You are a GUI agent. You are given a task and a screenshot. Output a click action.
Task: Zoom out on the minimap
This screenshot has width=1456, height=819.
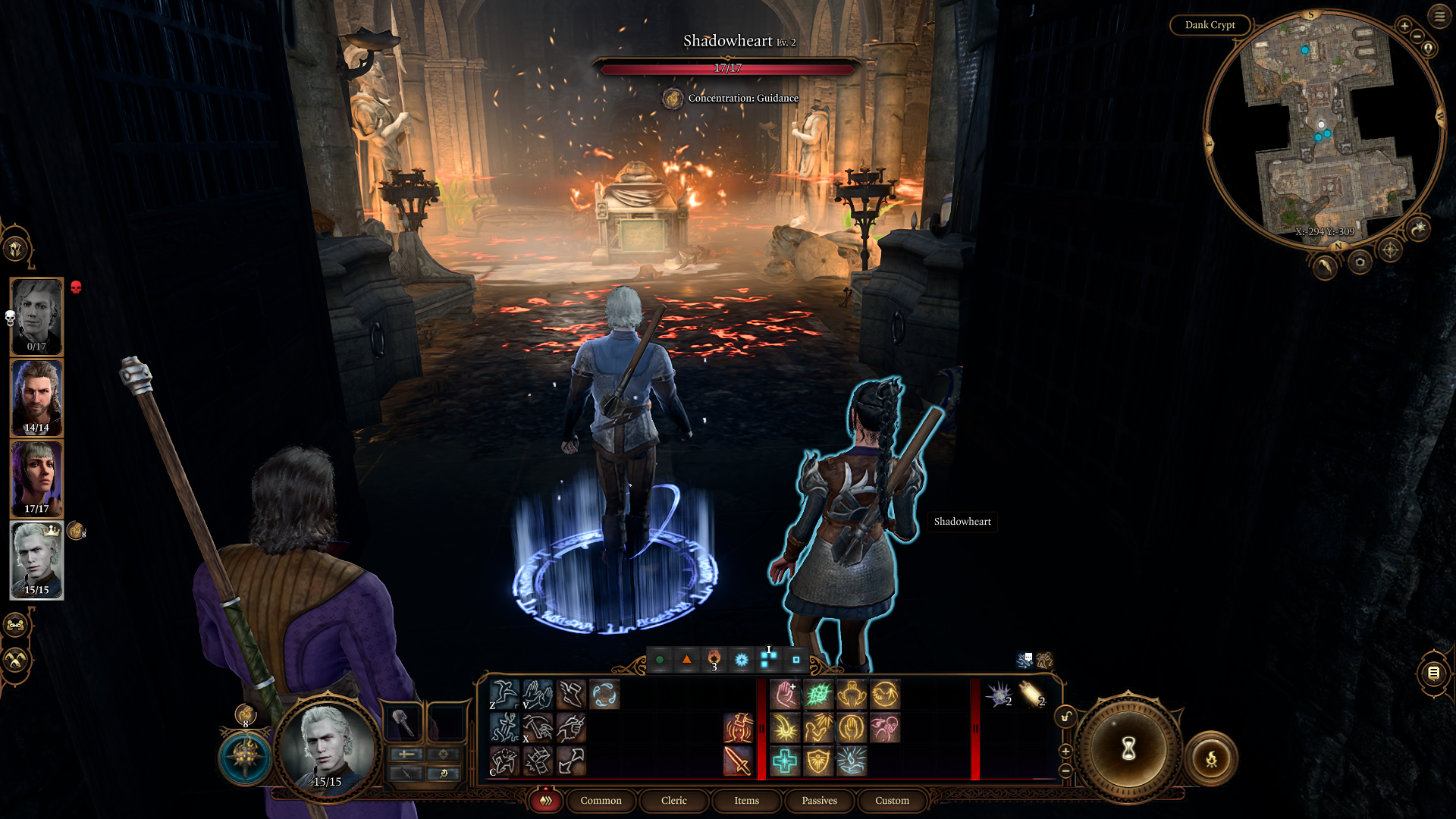(x=1417, y=37)
